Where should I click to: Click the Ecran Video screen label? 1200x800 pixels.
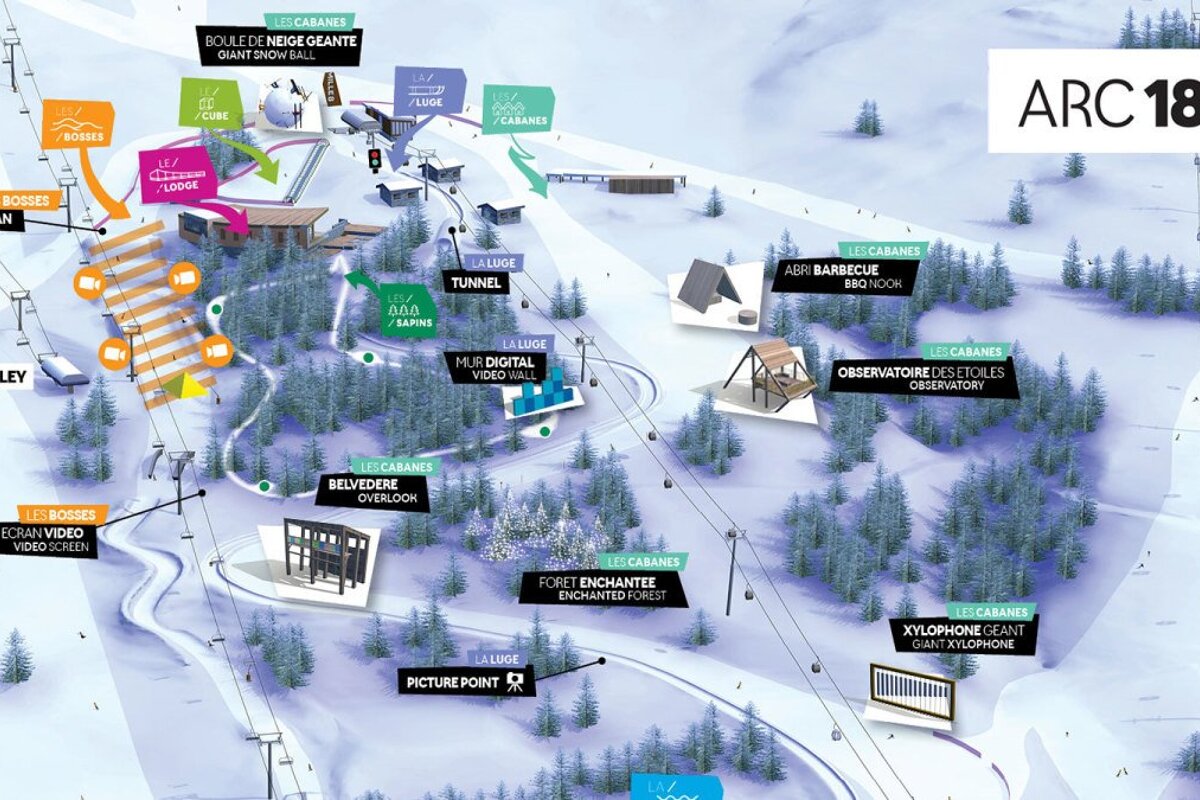(x=50, y=540)
